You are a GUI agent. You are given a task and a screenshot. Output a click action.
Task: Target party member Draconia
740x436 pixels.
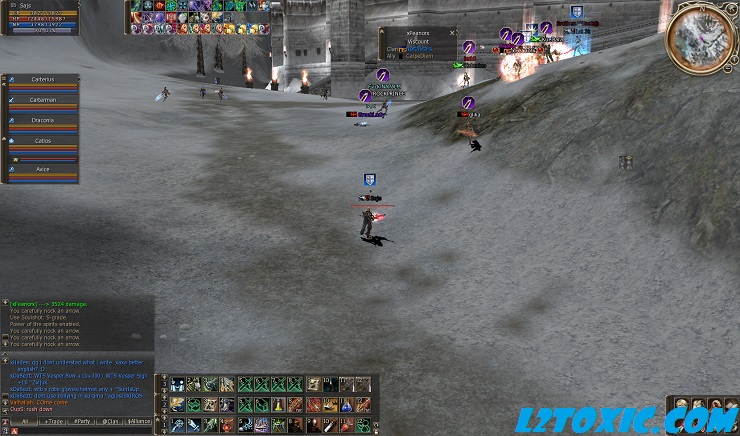(41, 120)
